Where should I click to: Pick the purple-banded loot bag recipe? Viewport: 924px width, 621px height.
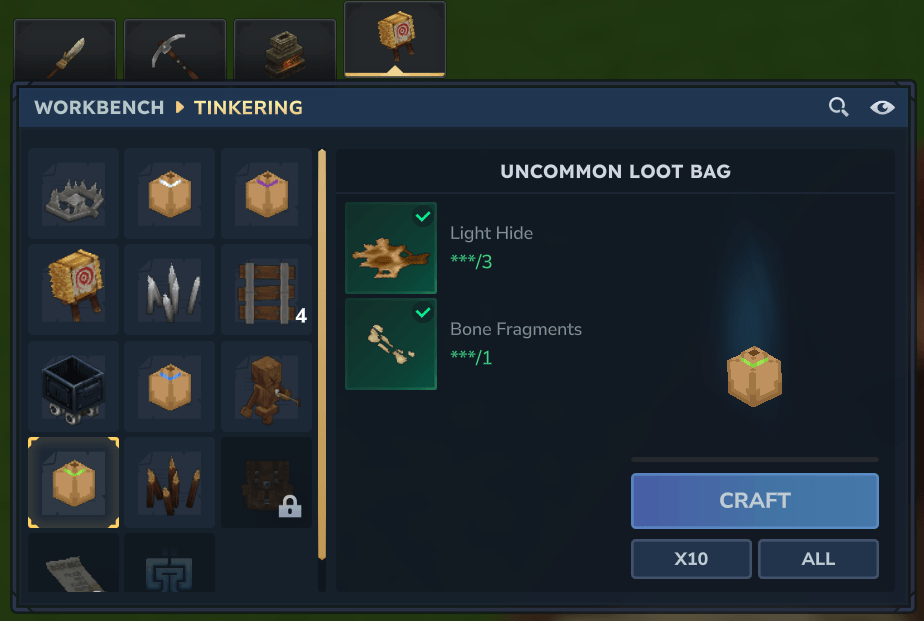coord(266,193)
